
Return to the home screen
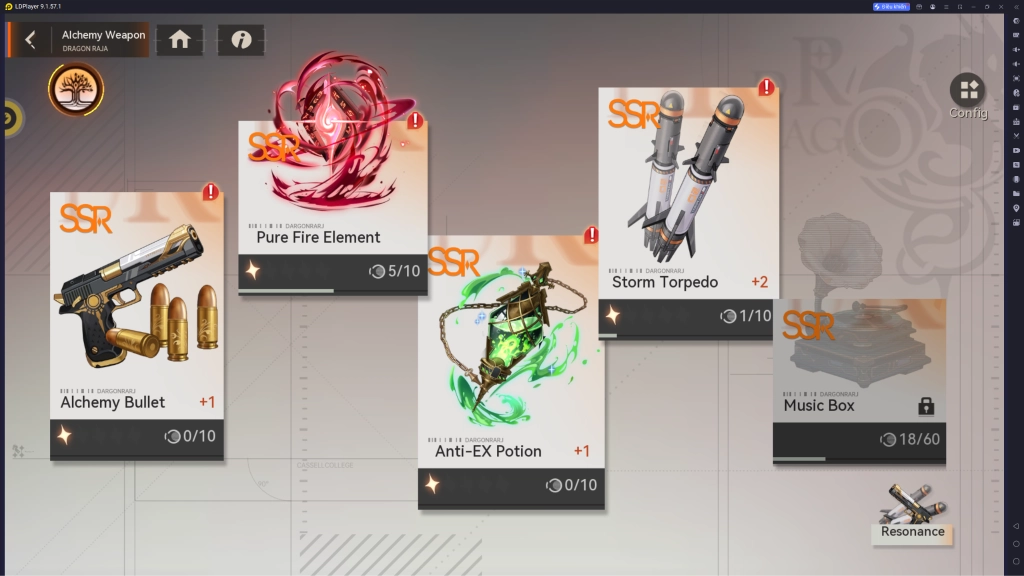pos(180,40)
